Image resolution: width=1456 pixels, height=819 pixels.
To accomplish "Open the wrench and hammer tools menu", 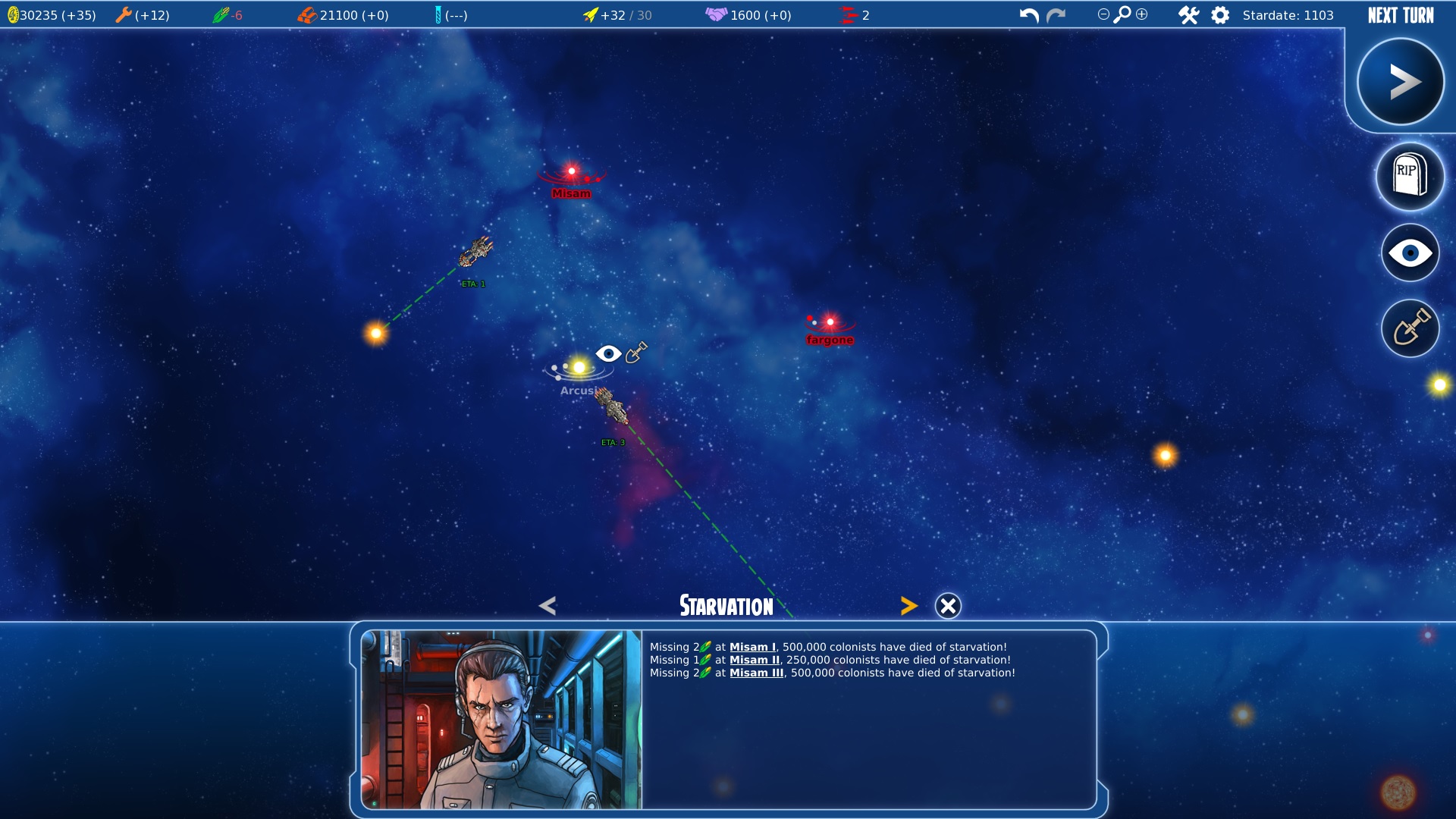I will (x=1188, y=15).
